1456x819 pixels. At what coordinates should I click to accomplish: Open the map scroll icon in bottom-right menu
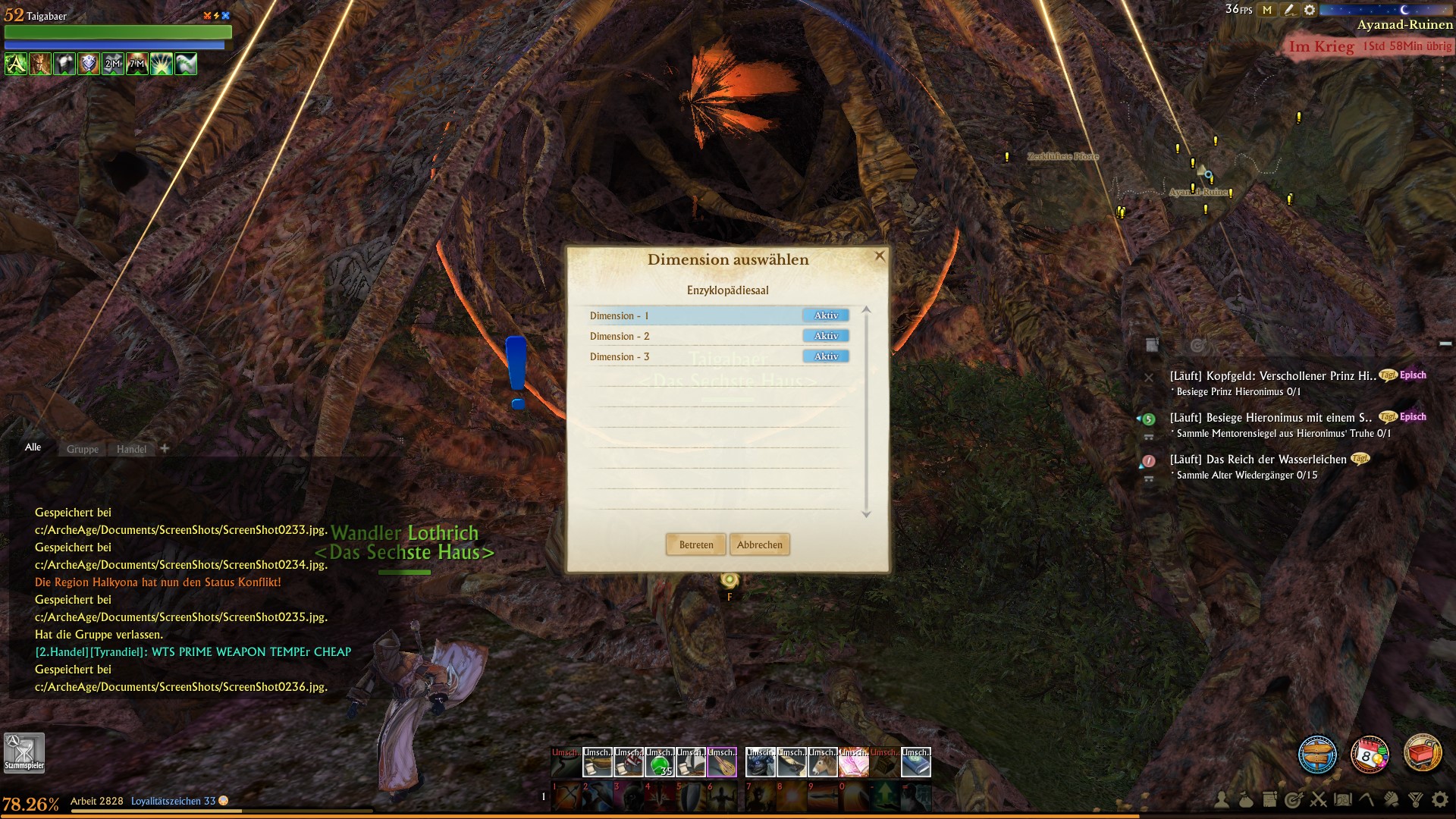[x=1342, y=799]
